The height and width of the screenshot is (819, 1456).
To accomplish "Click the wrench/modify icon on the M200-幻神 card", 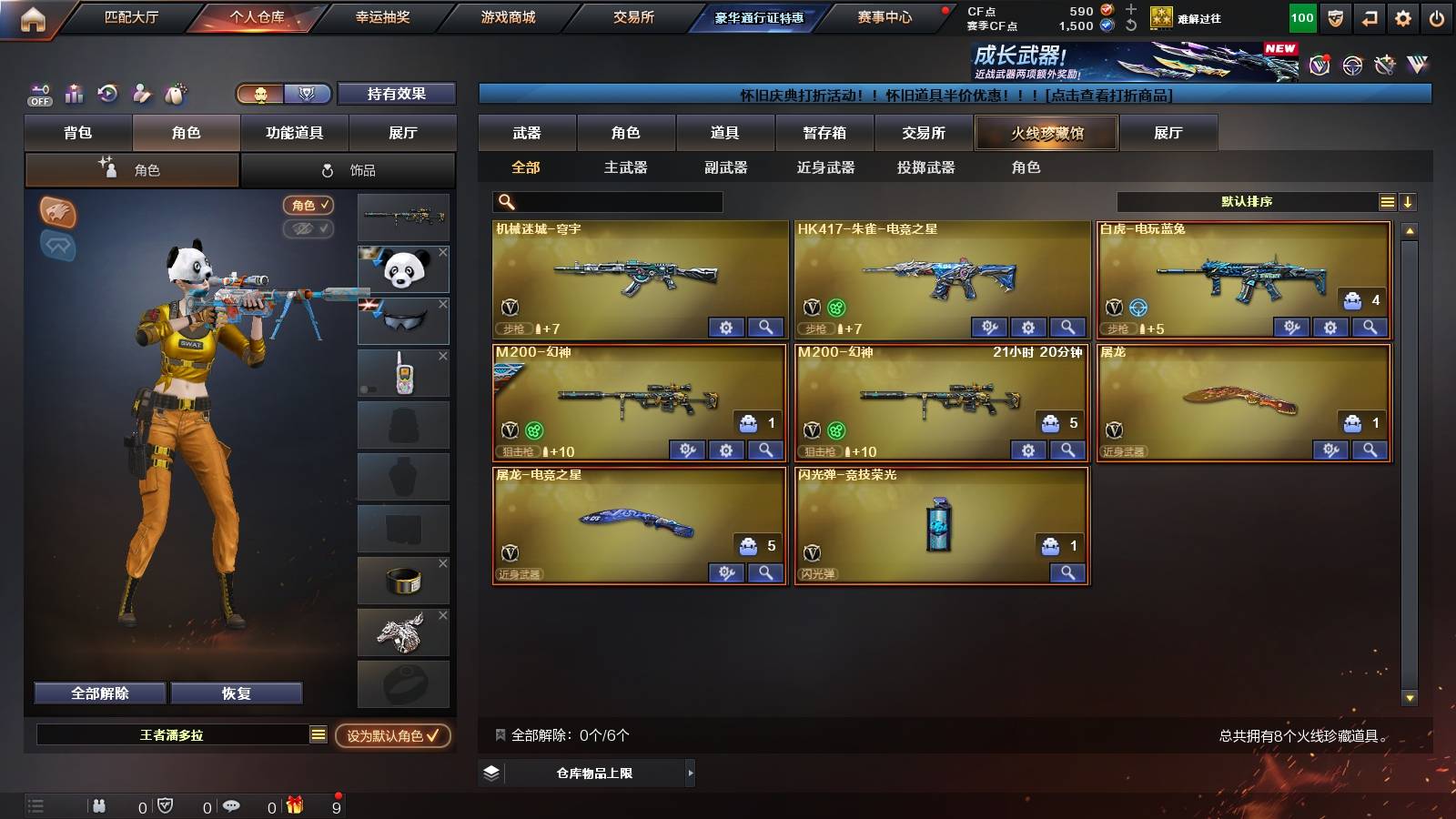I will (687, 450).
